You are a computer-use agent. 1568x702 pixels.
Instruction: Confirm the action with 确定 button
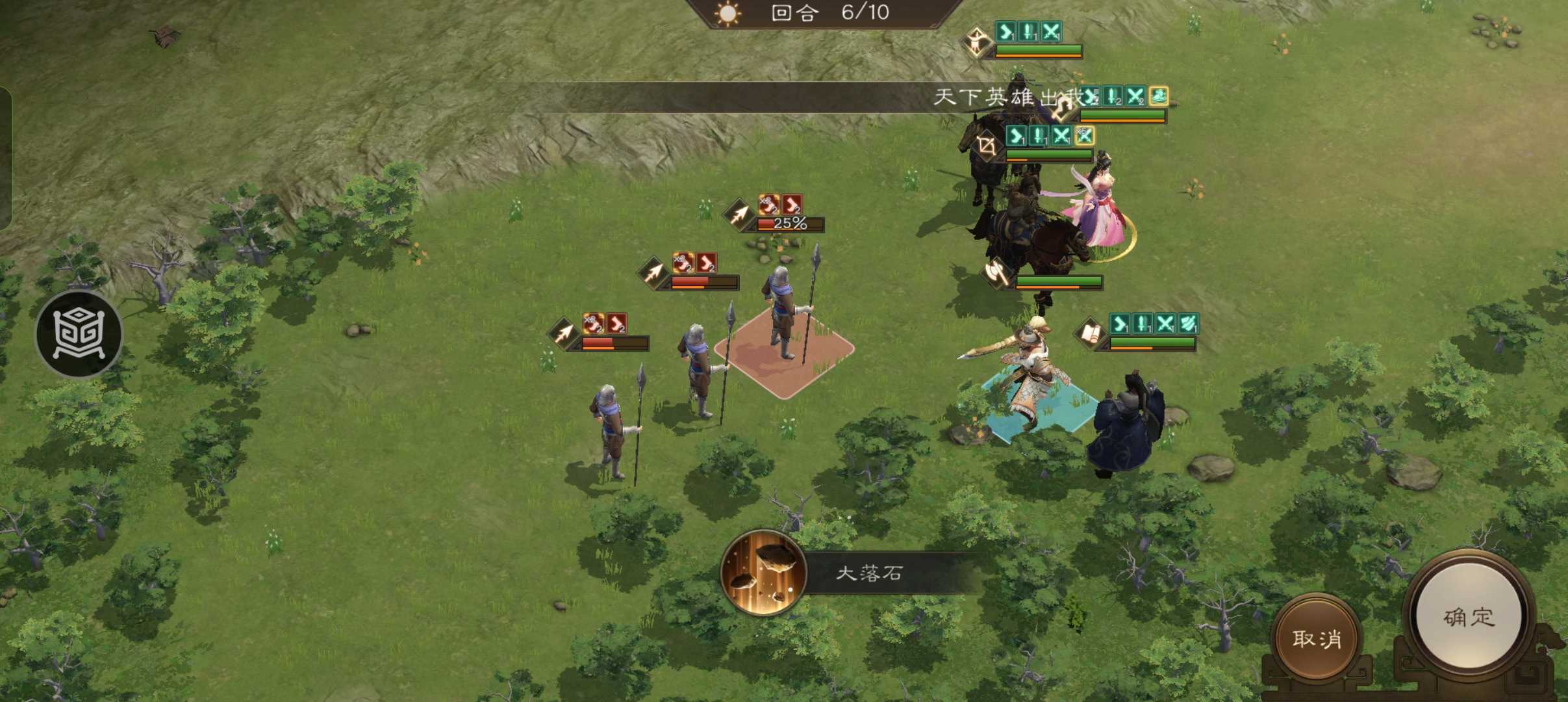click(1469, 617)
